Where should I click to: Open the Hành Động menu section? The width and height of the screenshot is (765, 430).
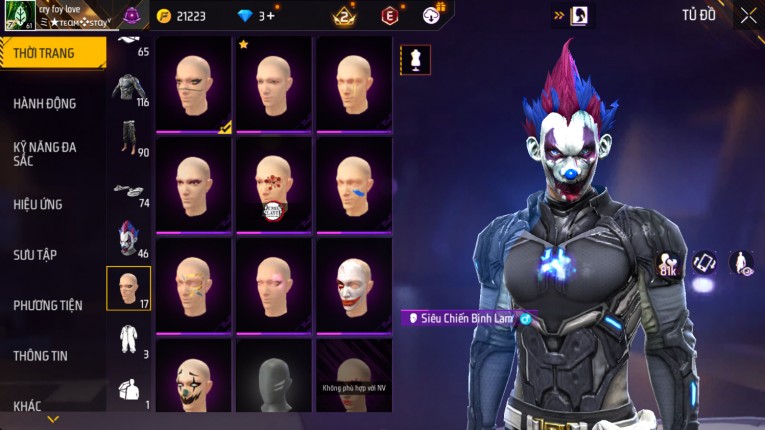coord(45,103)
